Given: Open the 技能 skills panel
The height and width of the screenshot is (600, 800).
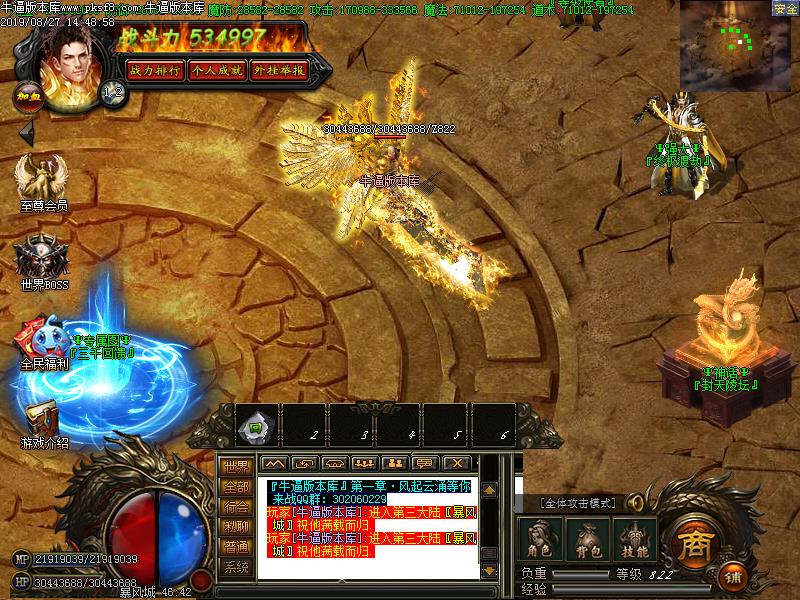Looking at the screenshot, I should click(x=633, y=538).
